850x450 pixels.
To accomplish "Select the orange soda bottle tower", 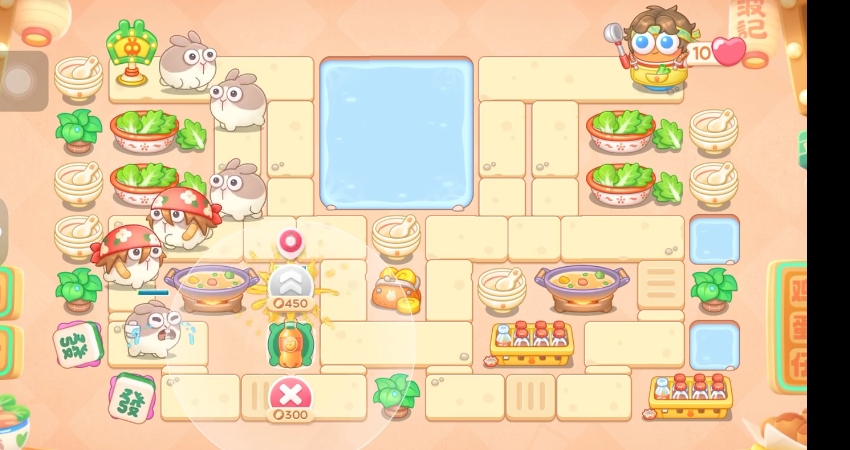I will [x=290, y=343].
